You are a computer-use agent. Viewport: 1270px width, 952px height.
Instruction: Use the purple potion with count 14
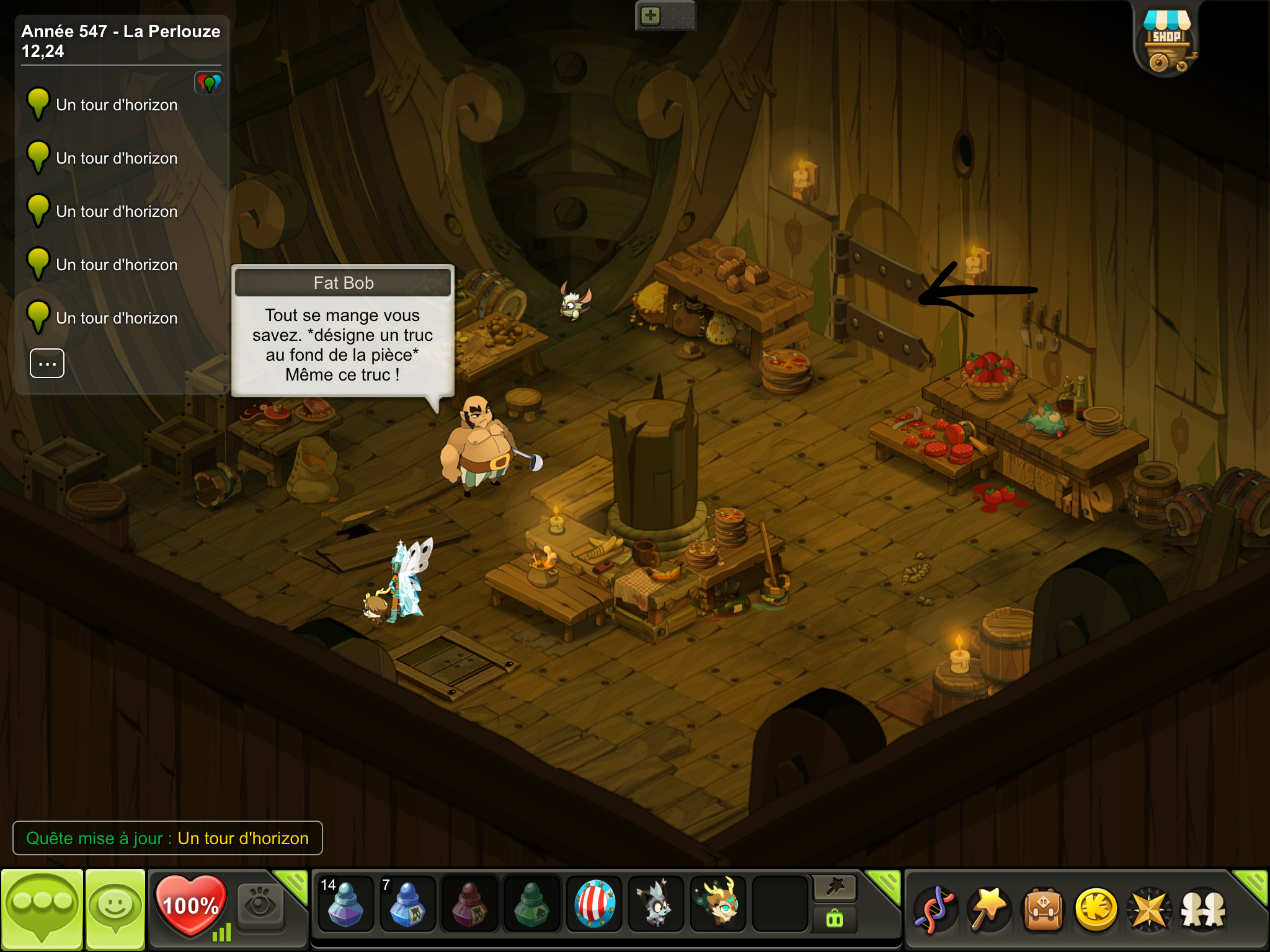click(345, 904)
